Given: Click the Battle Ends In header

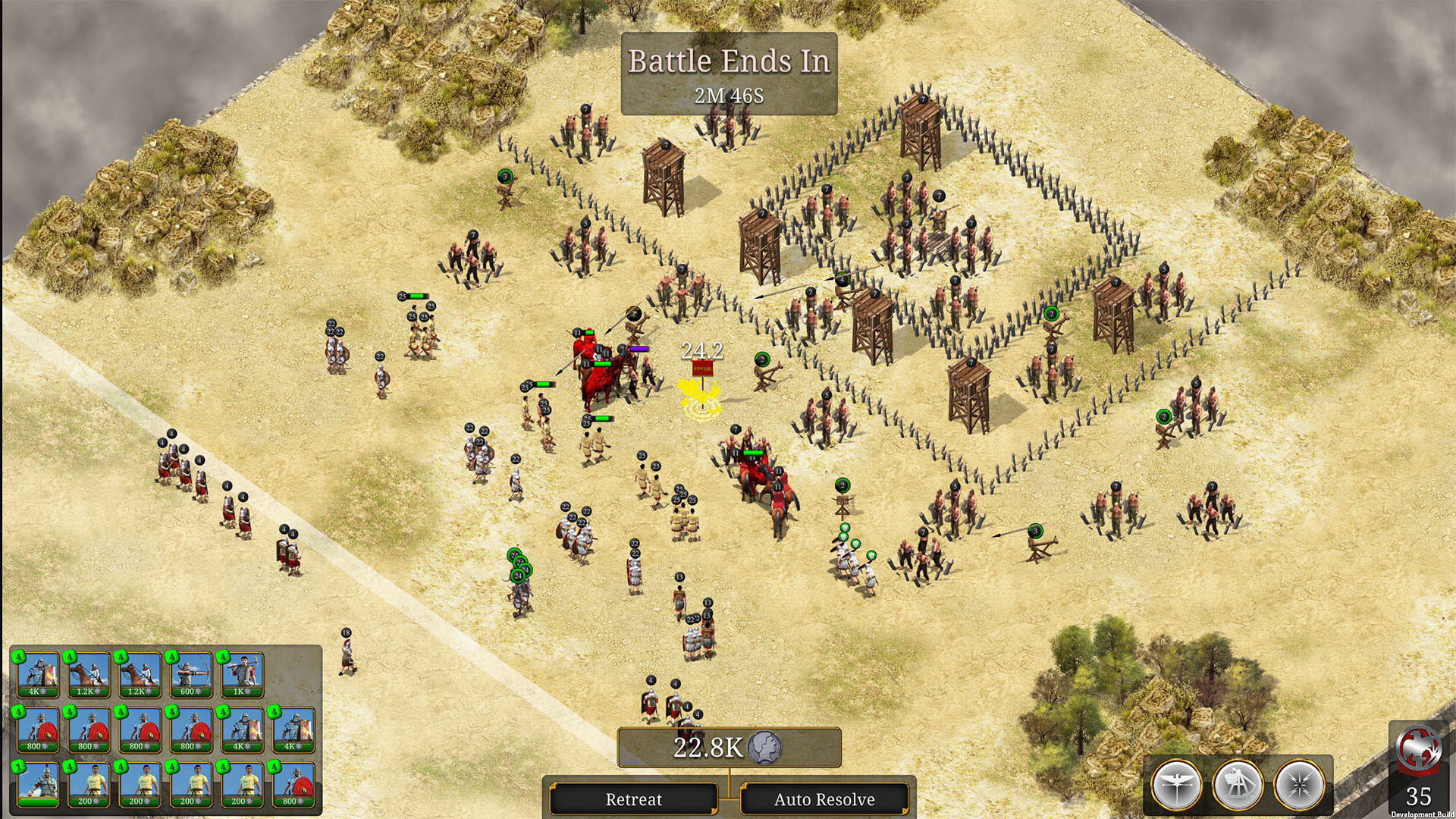Looking at the screenshot, I should [730, 62].
